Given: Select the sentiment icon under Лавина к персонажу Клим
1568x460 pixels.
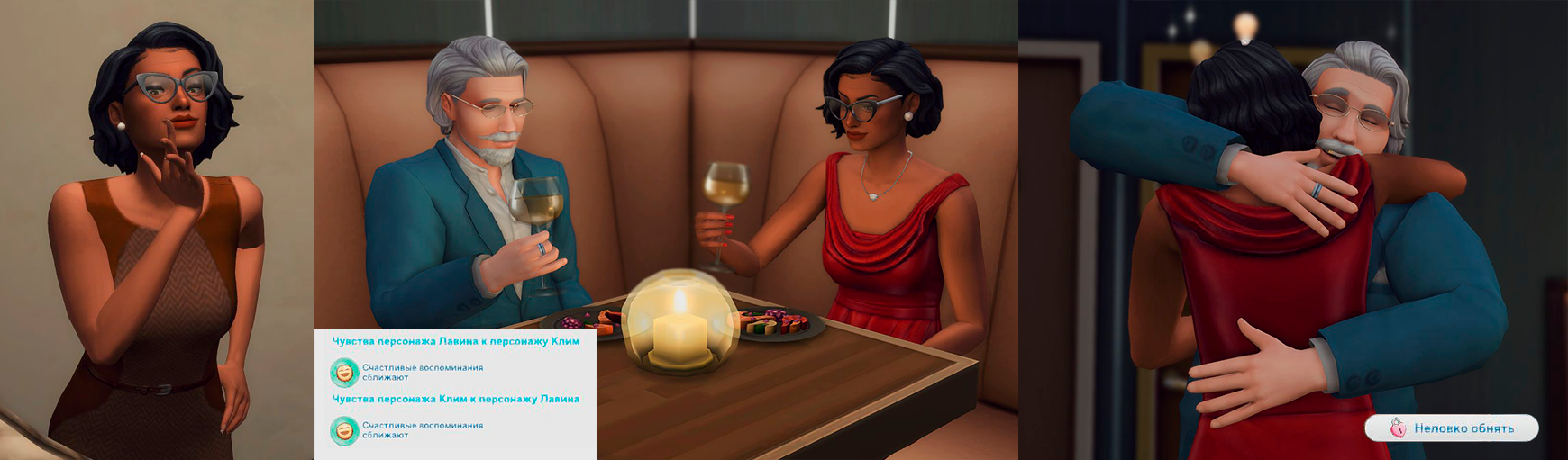Looking at the screenshot, I should click(x=344, y=372).
